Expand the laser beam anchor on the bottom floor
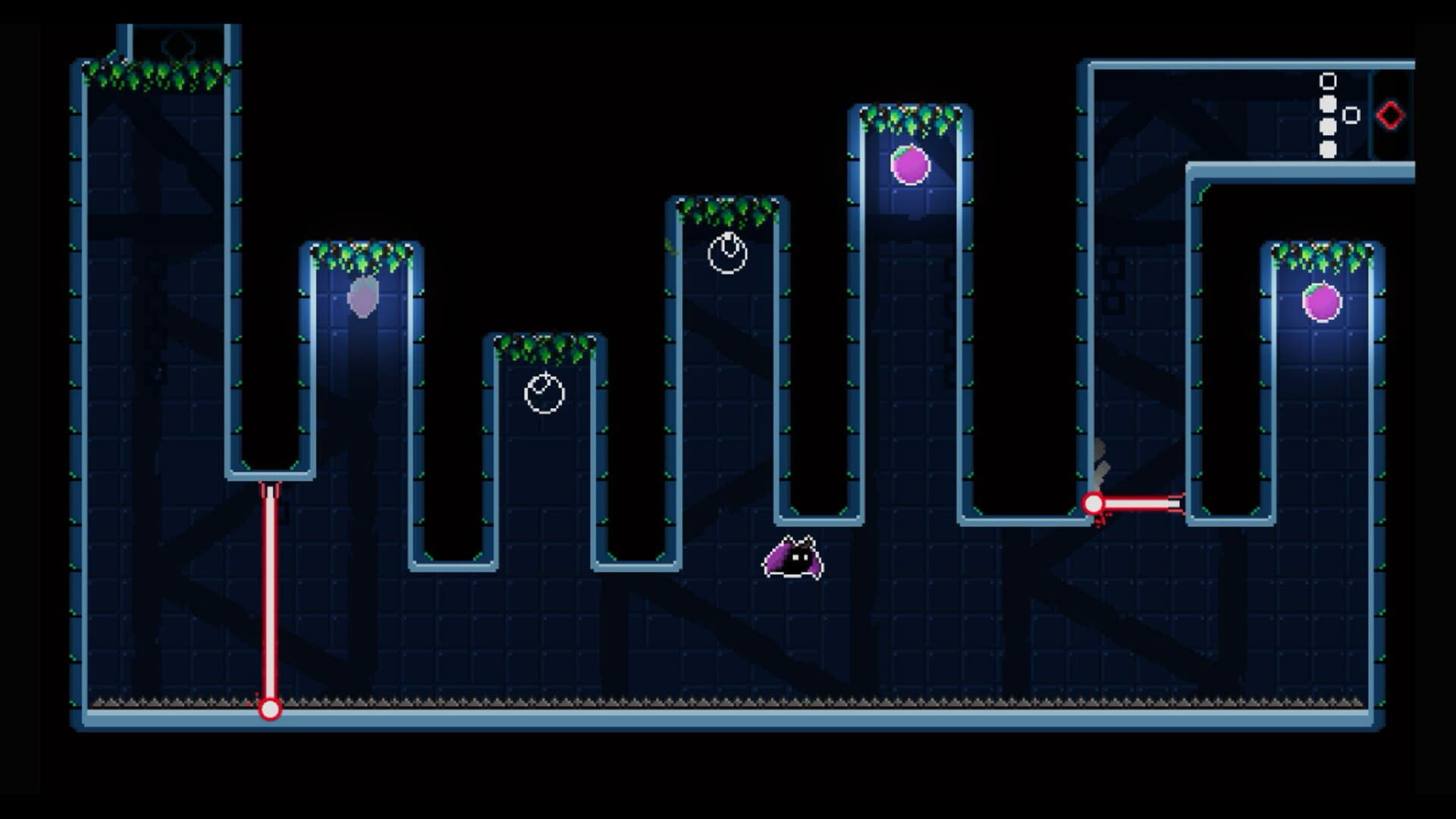Viewport: 1456px width, 819px height. pyautogui.click(x=271, y=708)
